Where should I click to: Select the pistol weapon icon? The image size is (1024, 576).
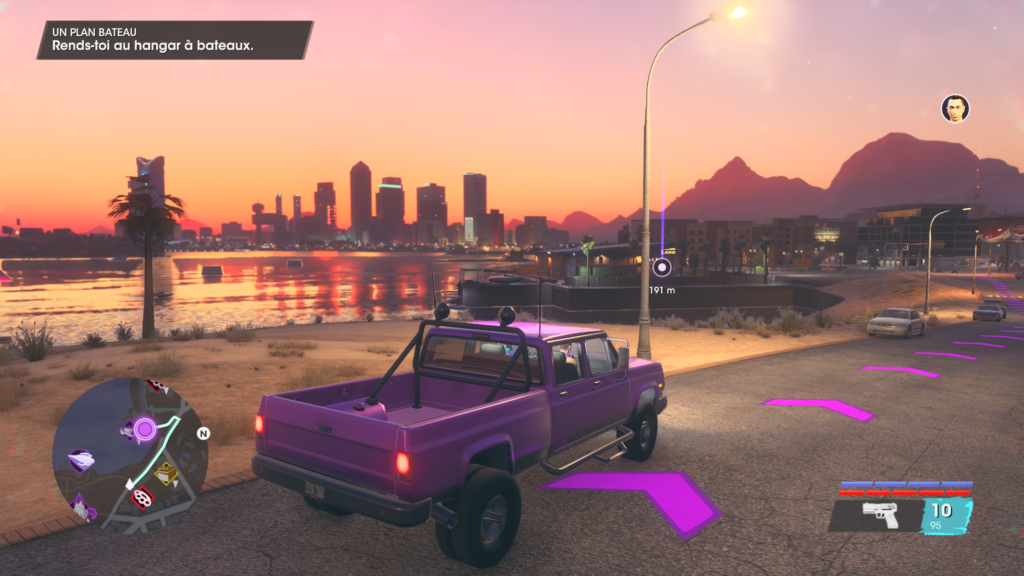click(880, 515)
